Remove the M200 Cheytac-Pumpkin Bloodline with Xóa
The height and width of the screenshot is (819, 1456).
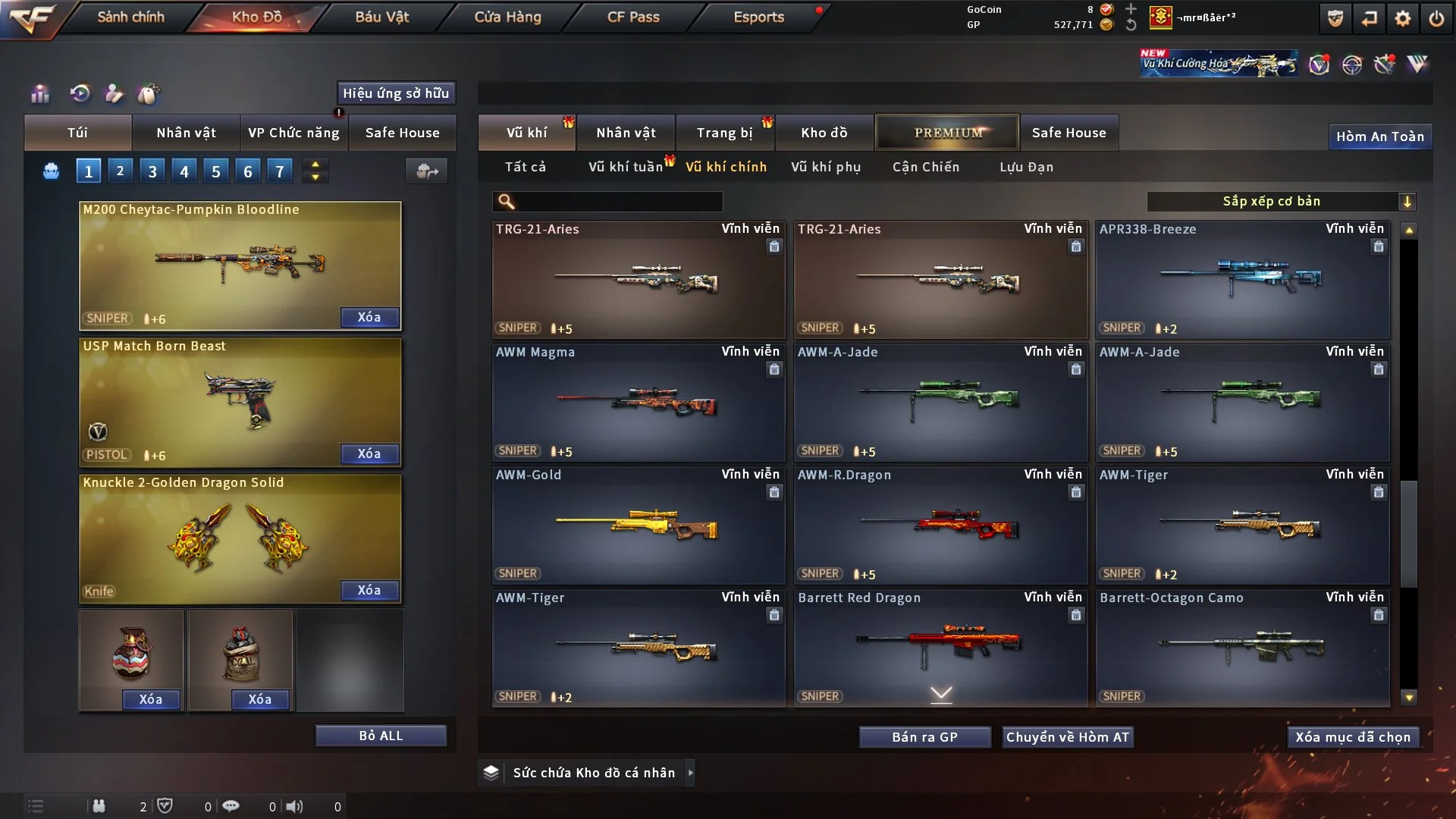pos(369,317)
